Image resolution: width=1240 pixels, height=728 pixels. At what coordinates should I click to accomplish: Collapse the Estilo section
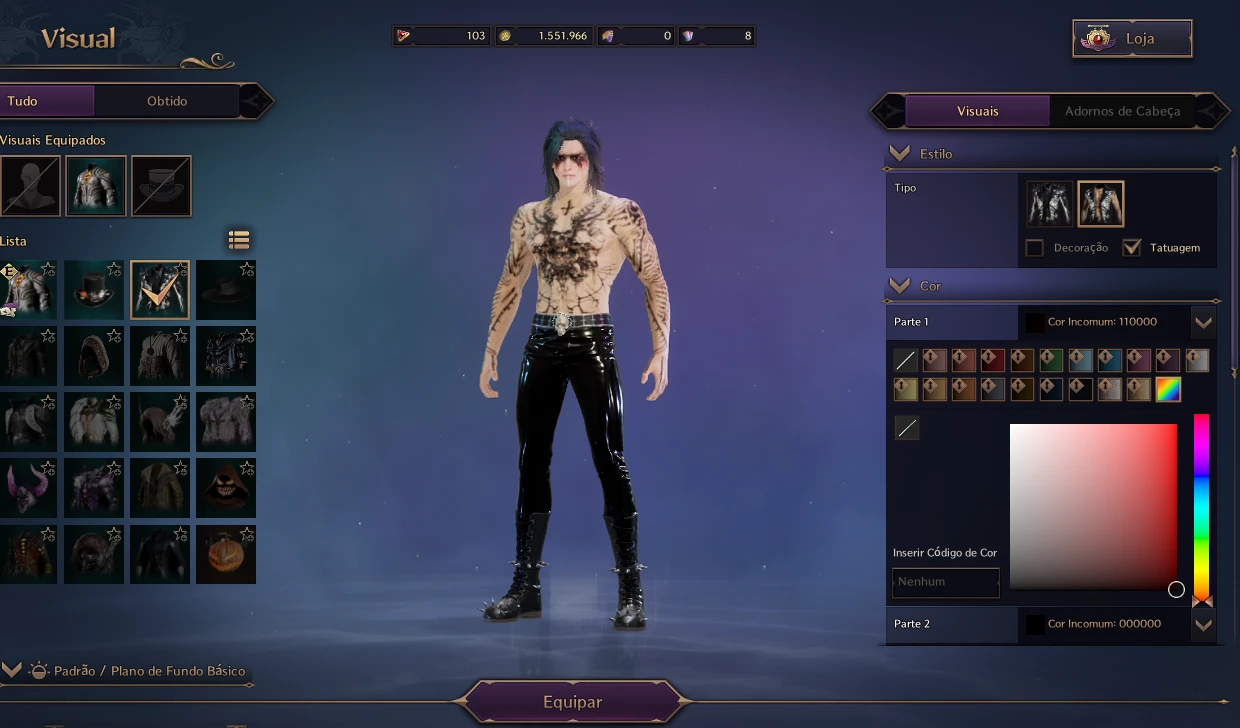(x=900, y=153)
